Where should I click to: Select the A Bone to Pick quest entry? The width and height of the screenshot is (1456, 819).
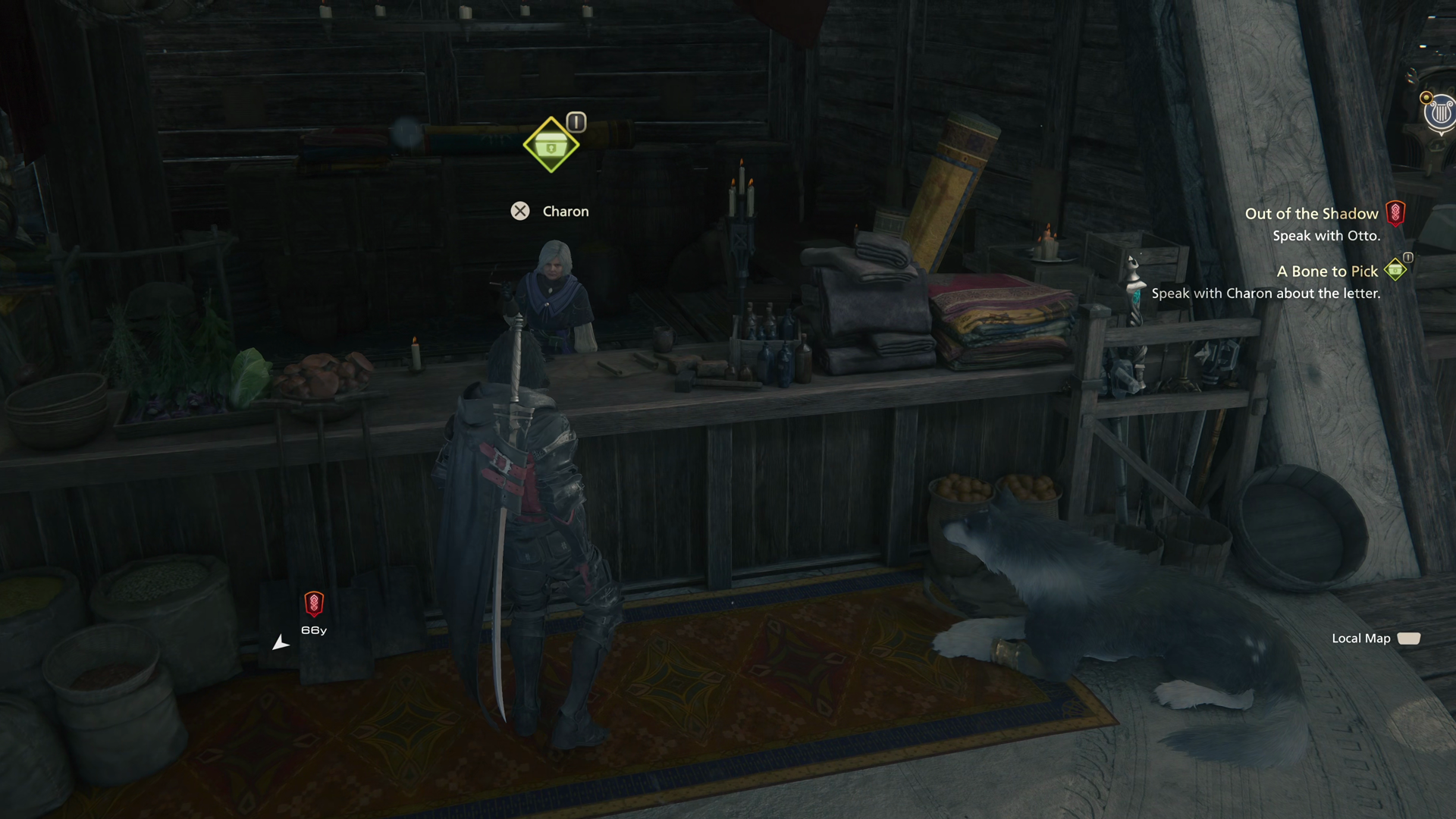[1326, 271]
